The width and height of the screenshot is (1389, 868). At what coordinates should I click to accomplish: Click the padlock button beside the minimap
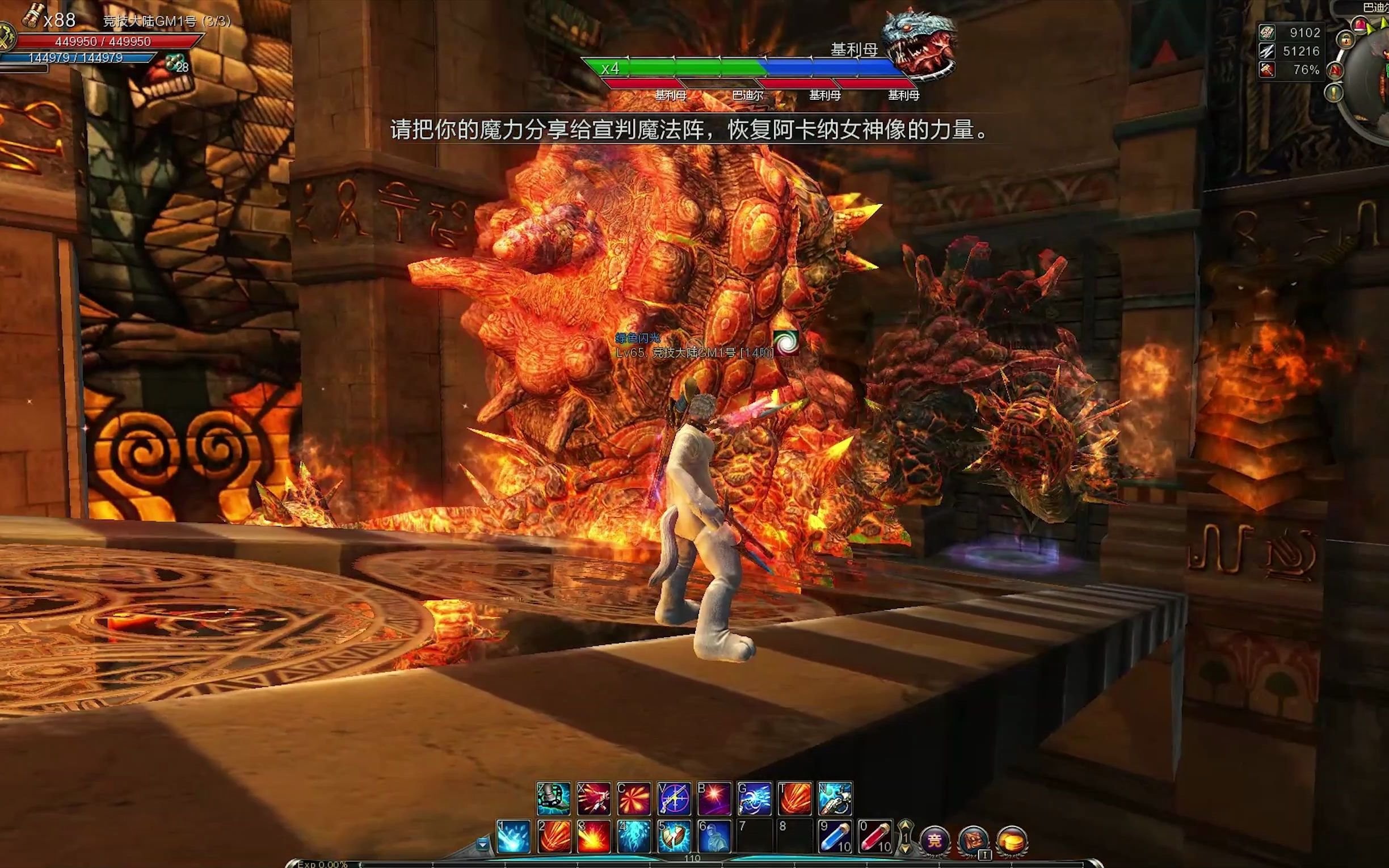click(x=1345, y=39)
